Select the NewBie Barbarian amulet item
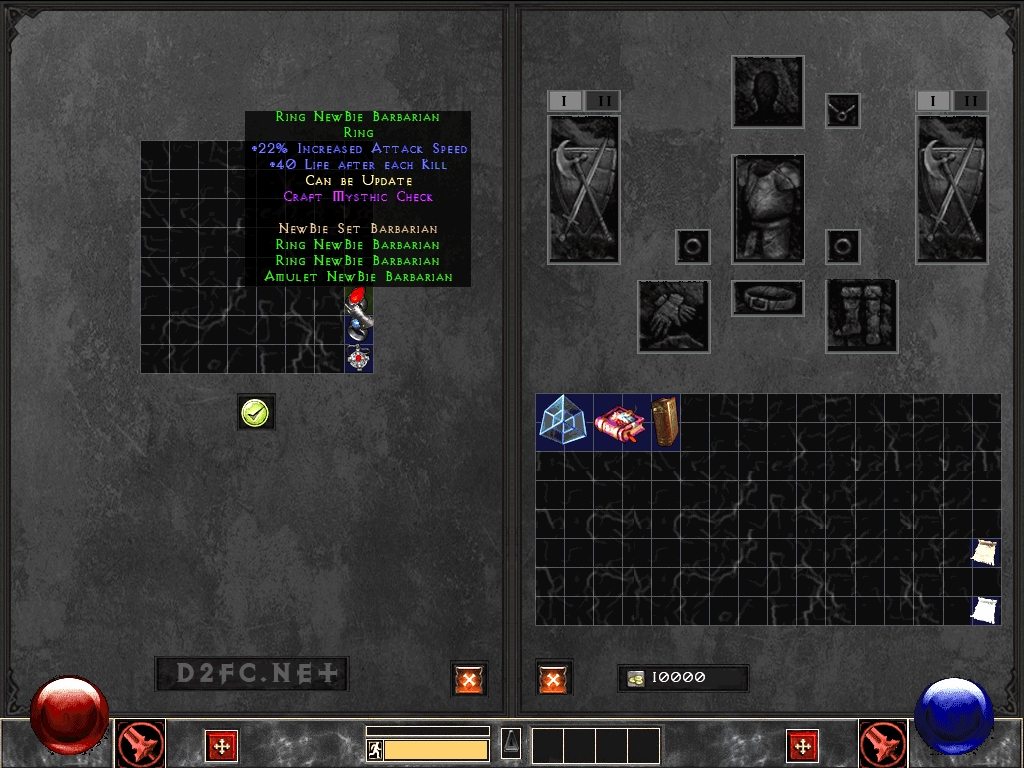This screenshot has width=1024, height=768. tap(358, 357)
